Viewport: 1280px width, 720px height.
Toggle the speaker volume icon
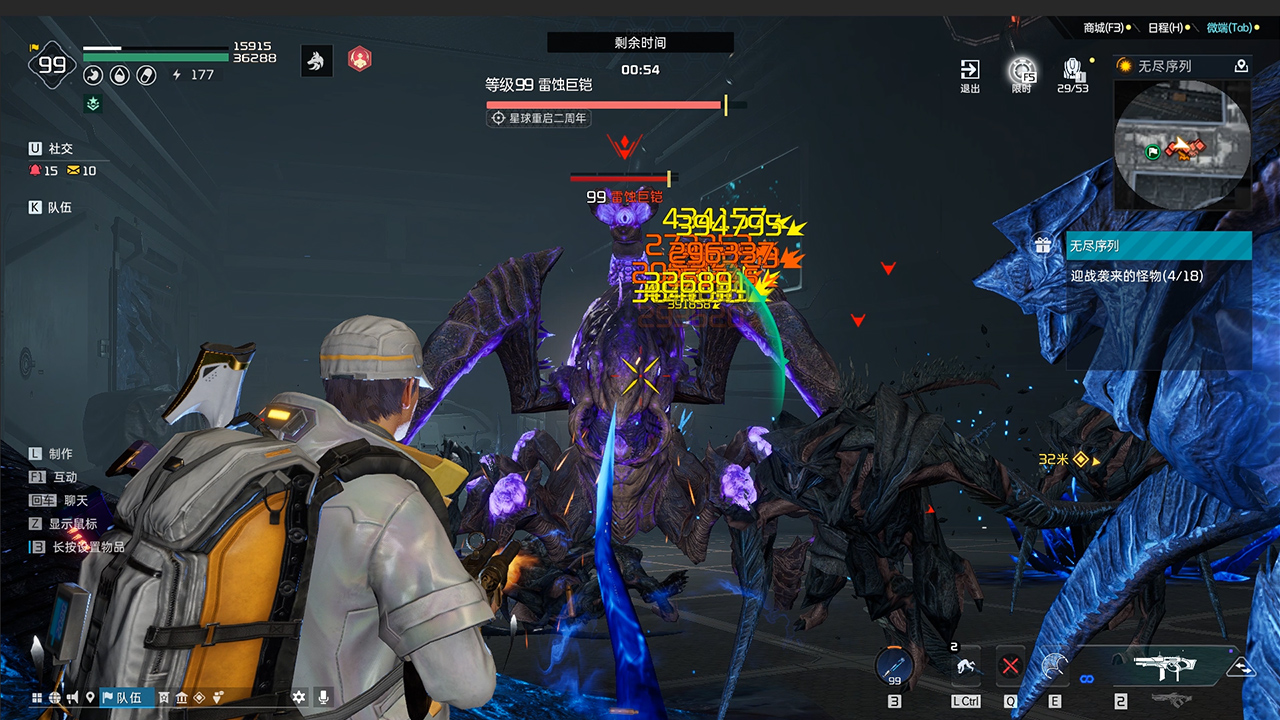tap(72, 698)
